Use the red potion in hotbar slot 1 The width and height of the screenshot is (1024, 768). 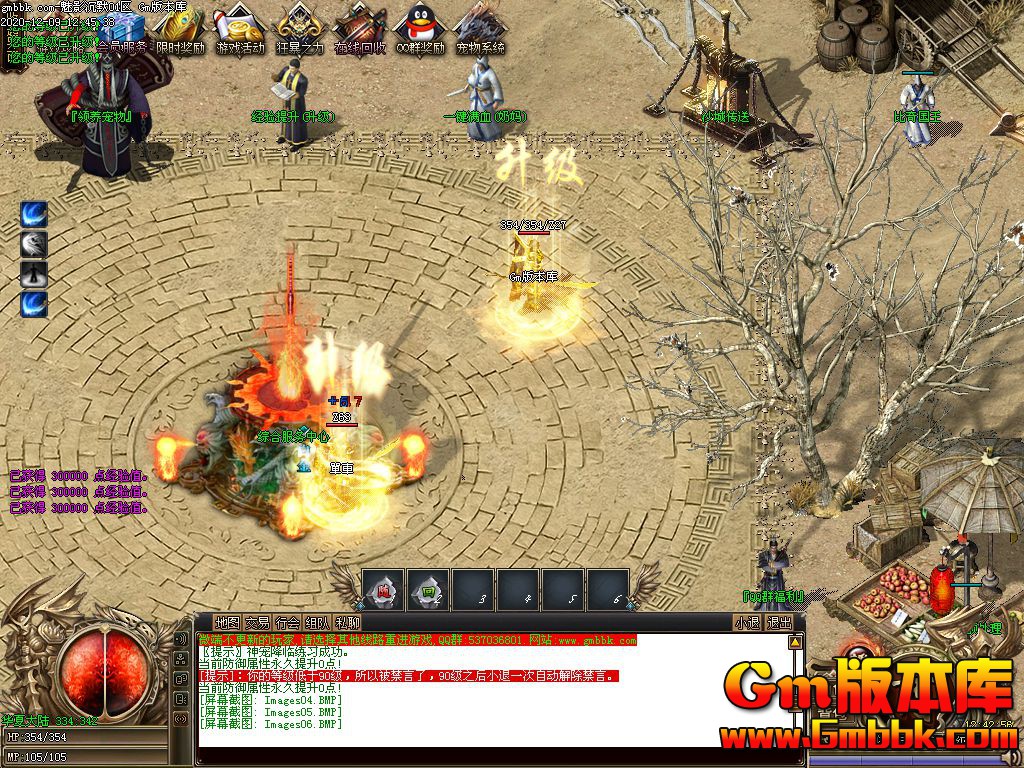pyautogui.click(x=383, y=589)
